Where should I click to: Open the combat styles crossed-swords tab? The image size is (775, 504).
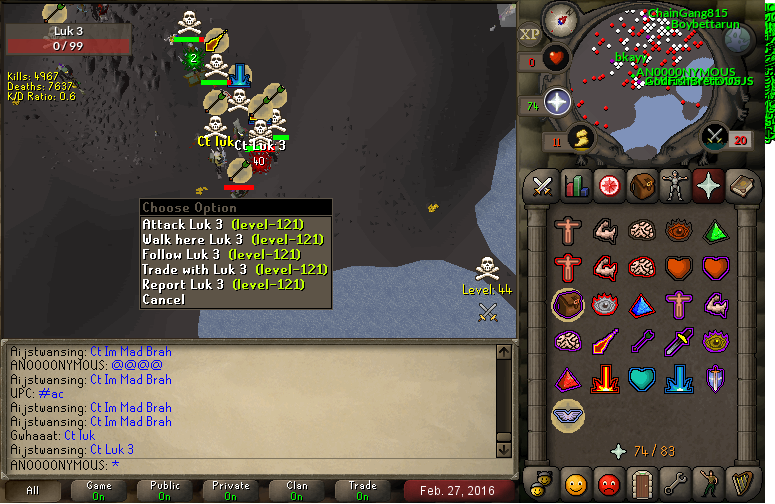point(543,186)
